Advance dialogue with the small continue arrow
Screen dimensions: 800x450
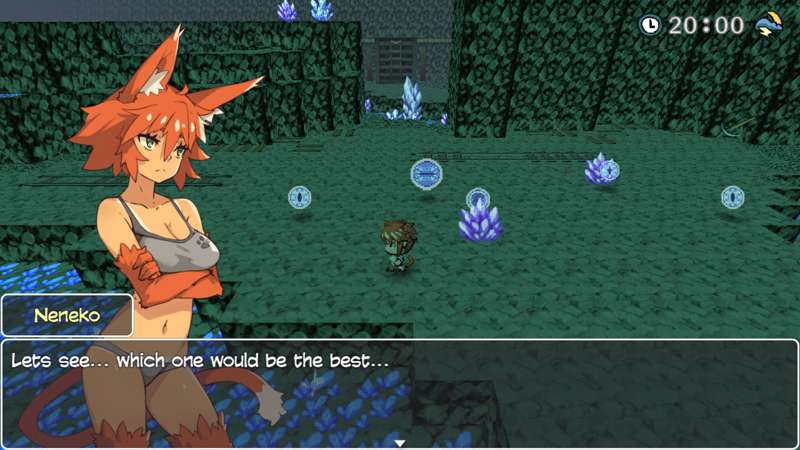[400, 442]
